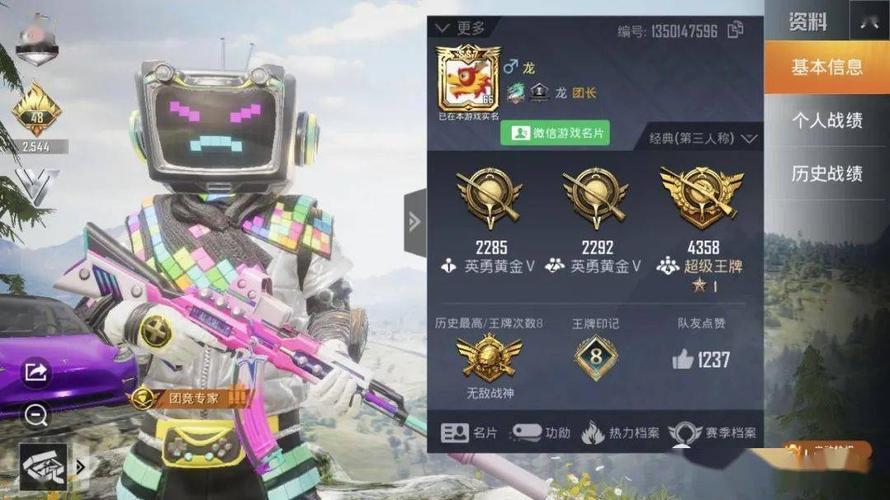The image size is (890, 500).
Task: Open the 历史战绩 tab
Action: pyautogui.click(x=826, y=173)
